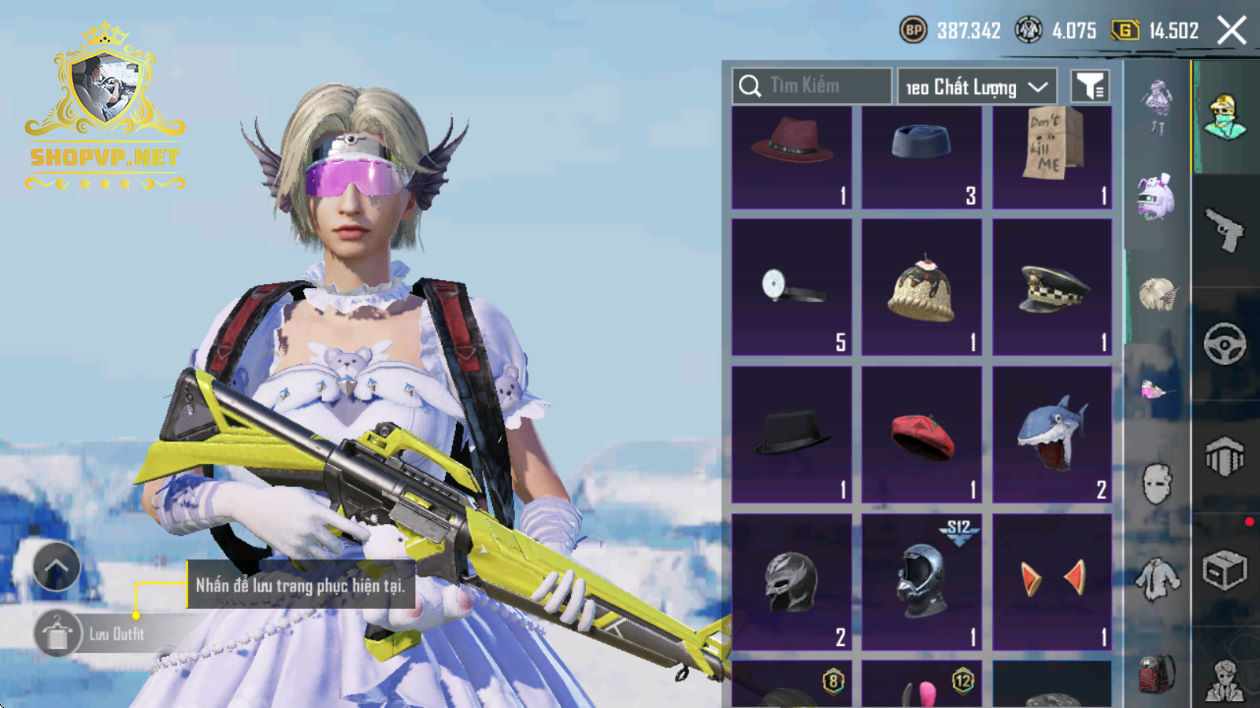
Task: Switch to the pistol weapons tab
Action: click(x=1224, y=230)
